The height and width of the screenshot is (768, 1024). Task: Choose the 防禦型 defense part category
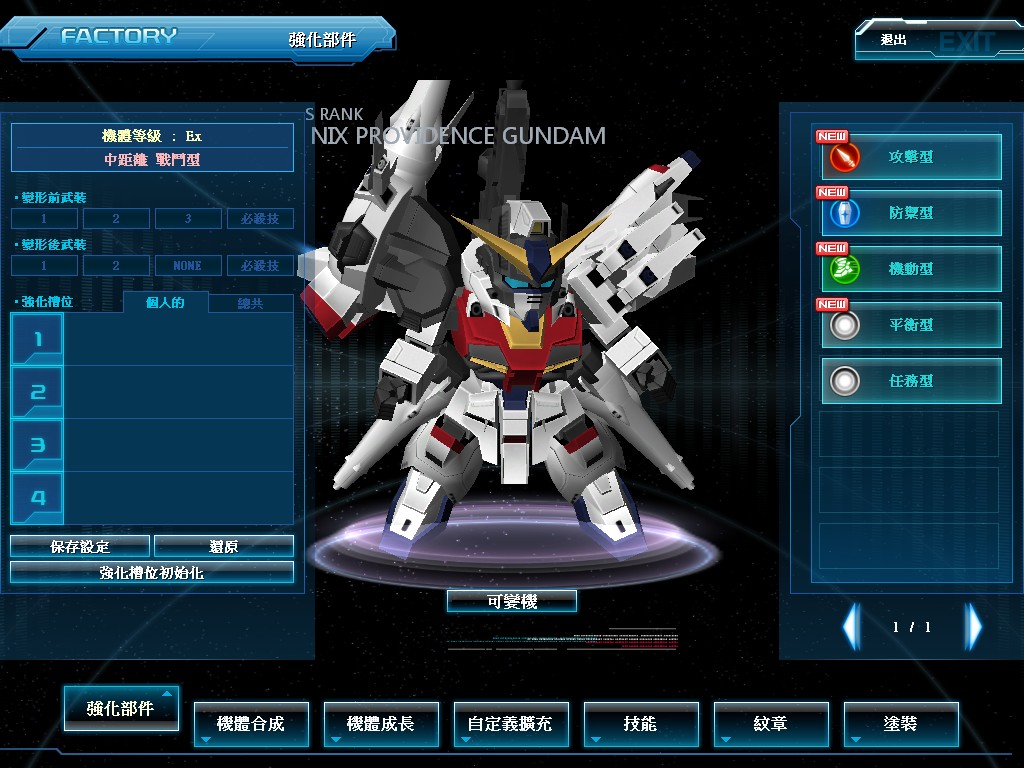[911, 213]
